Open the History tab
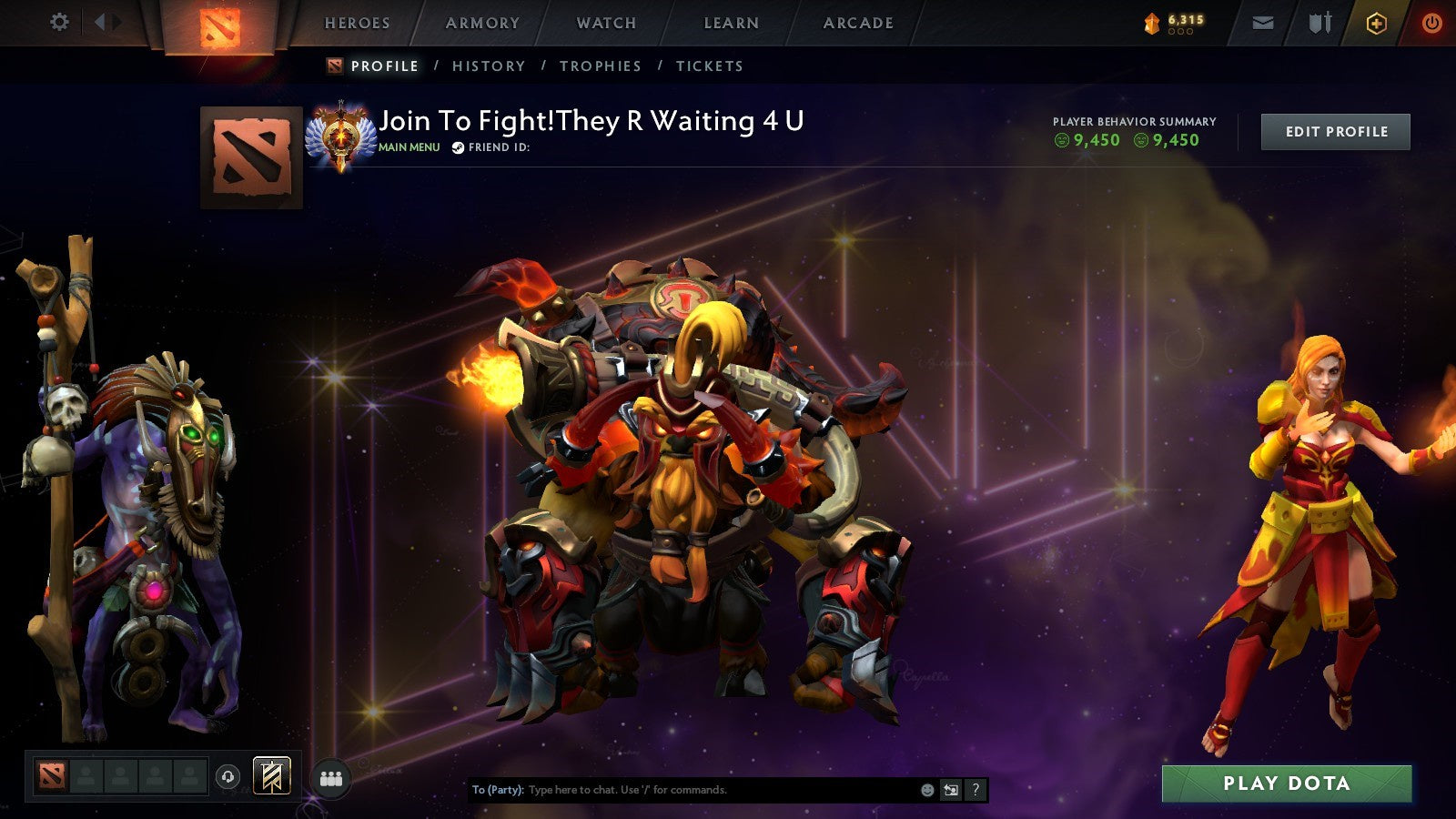This screenshot has width=1456, height=819. click(490, 66)
